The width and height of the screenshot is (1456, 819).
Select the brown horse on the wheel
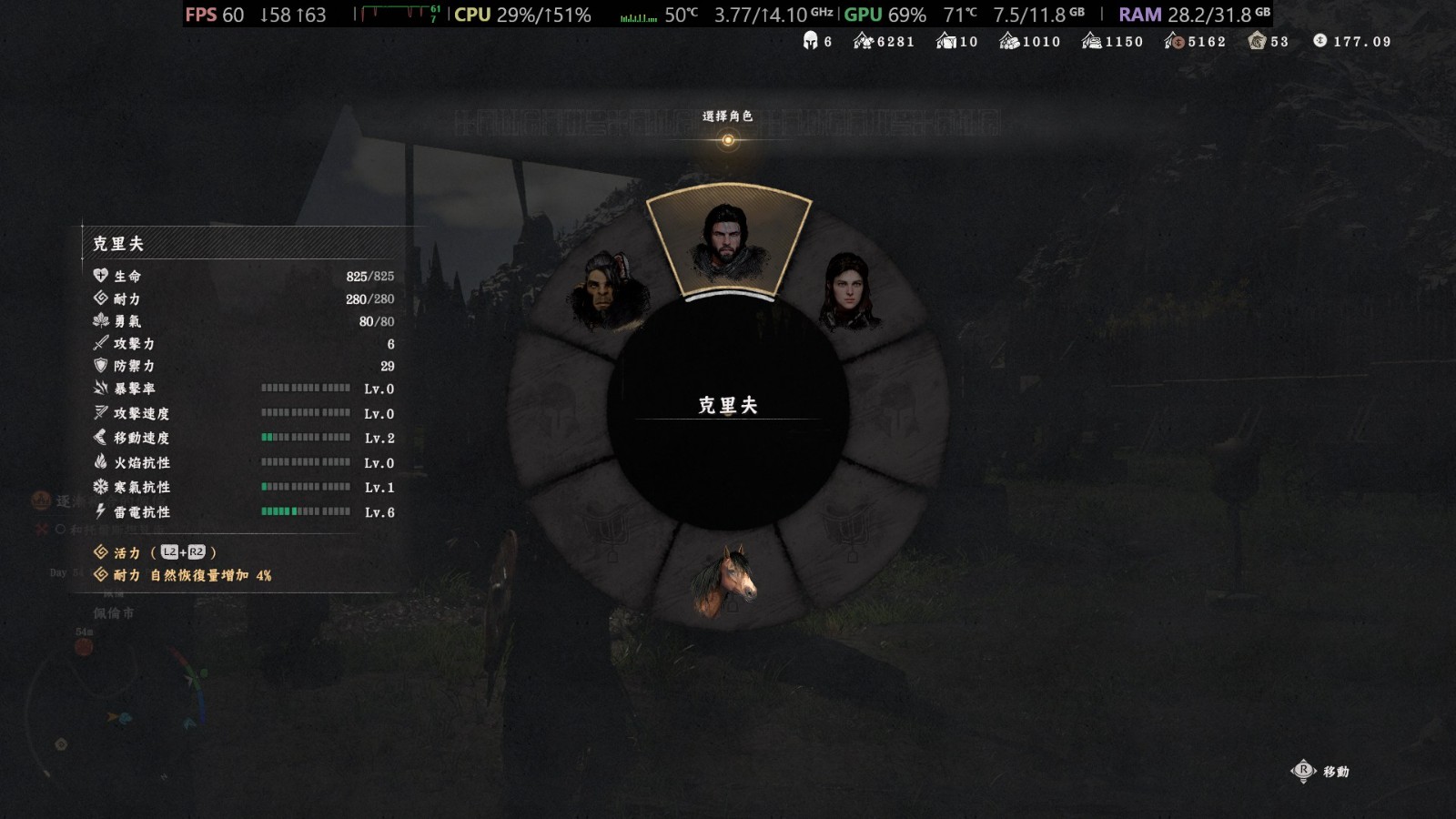point(725,580)
